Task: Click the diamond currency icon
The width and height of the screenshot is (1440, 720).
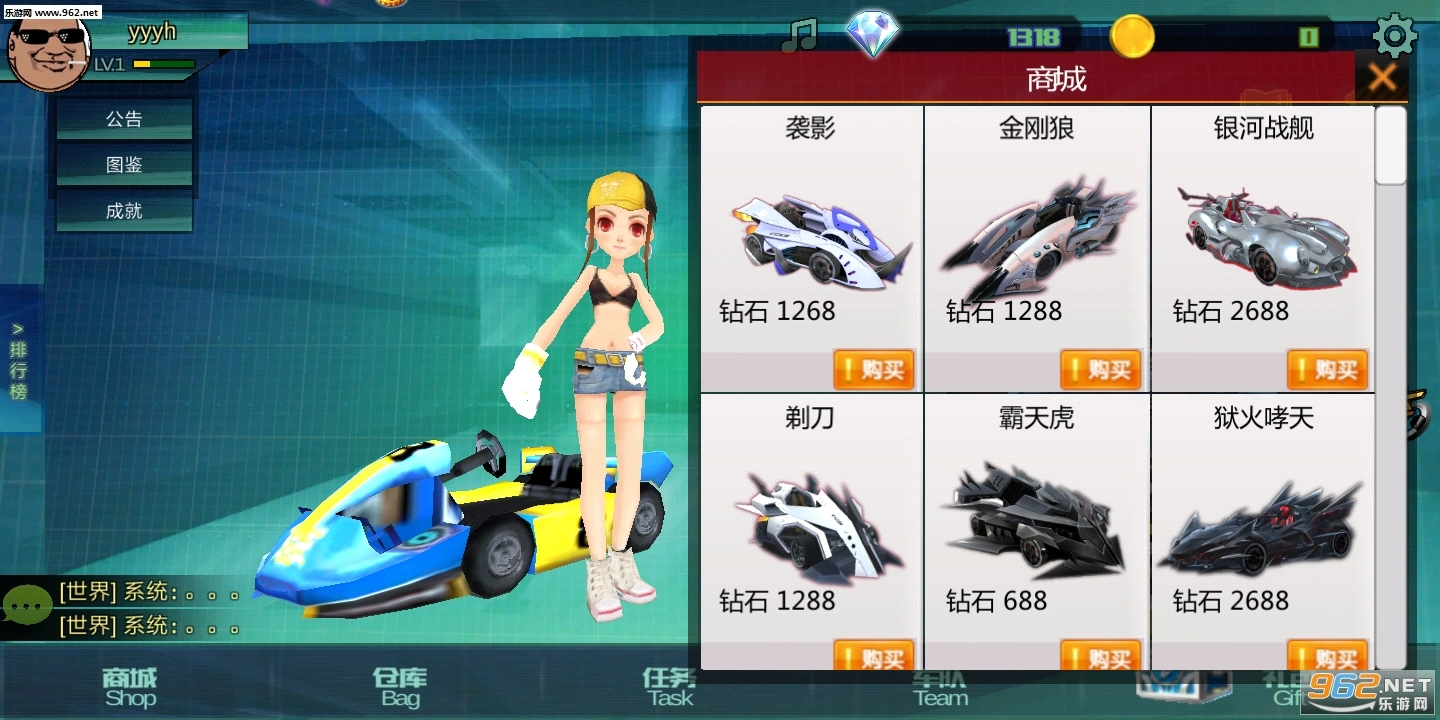Action: 873,32
